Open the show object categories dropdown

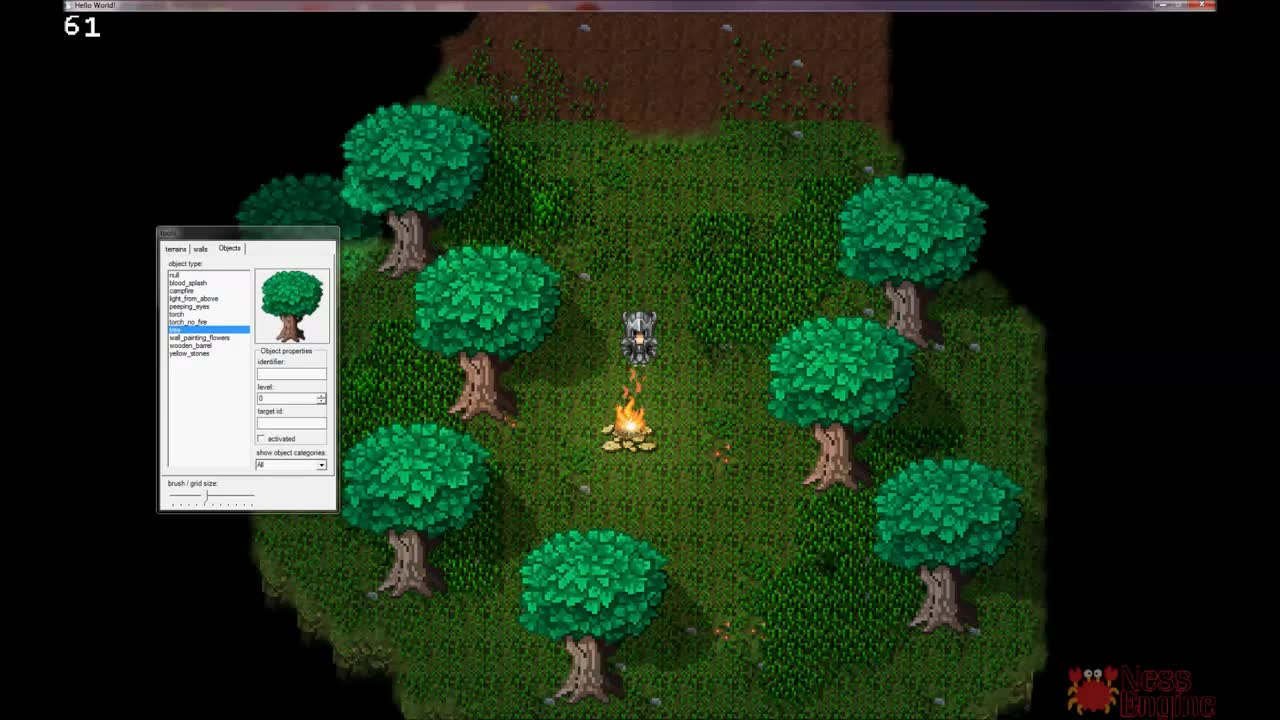tap(321, 465)
